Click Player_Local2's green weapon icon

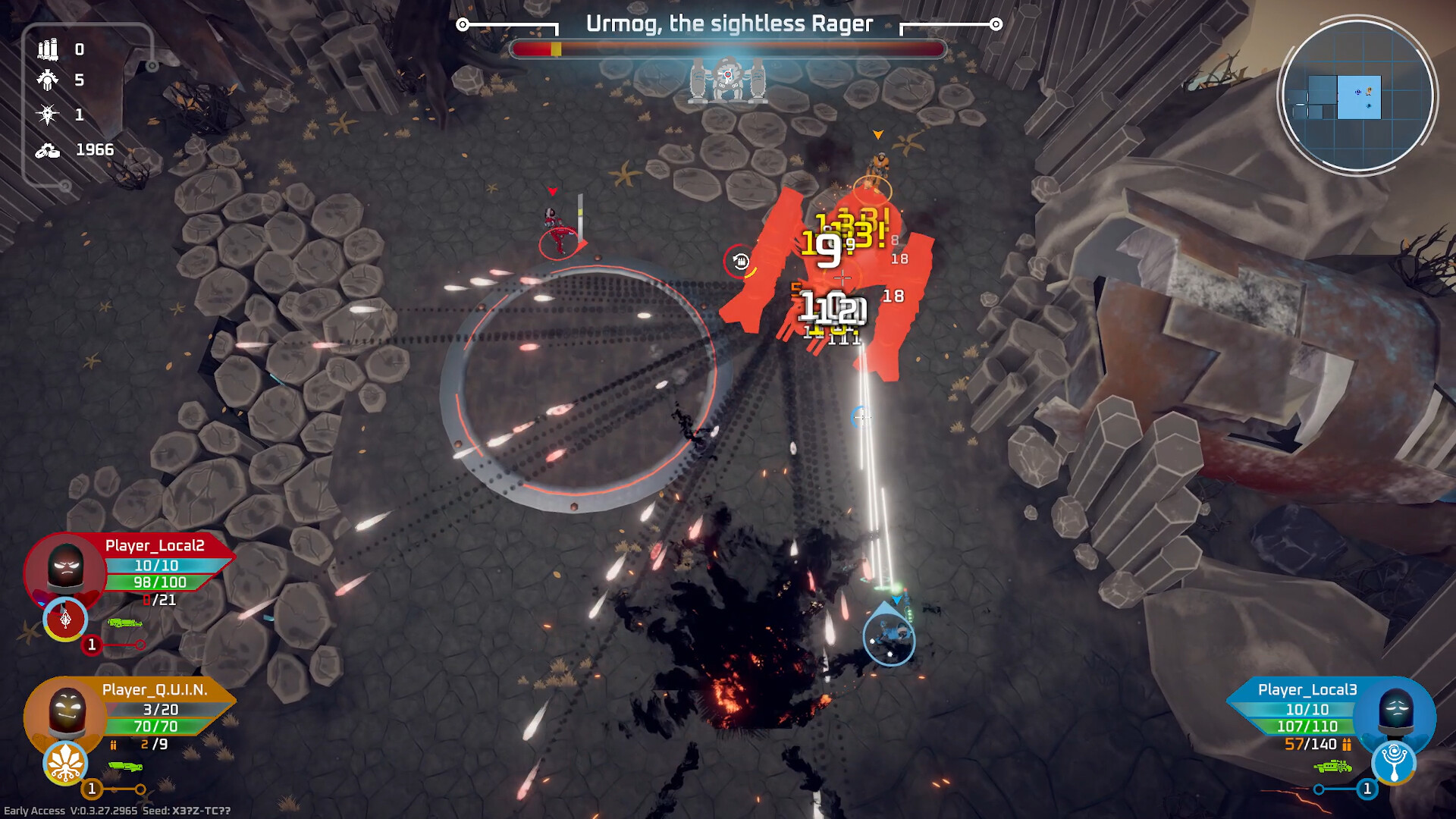[x=125, y=623]
